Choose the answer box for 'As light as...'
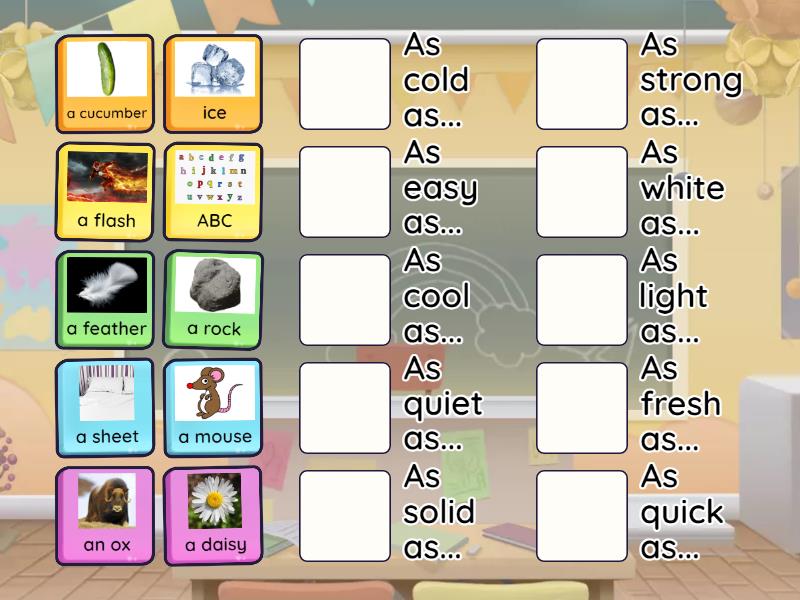Screen dimensions: 800x600 (x=582, y=300)
